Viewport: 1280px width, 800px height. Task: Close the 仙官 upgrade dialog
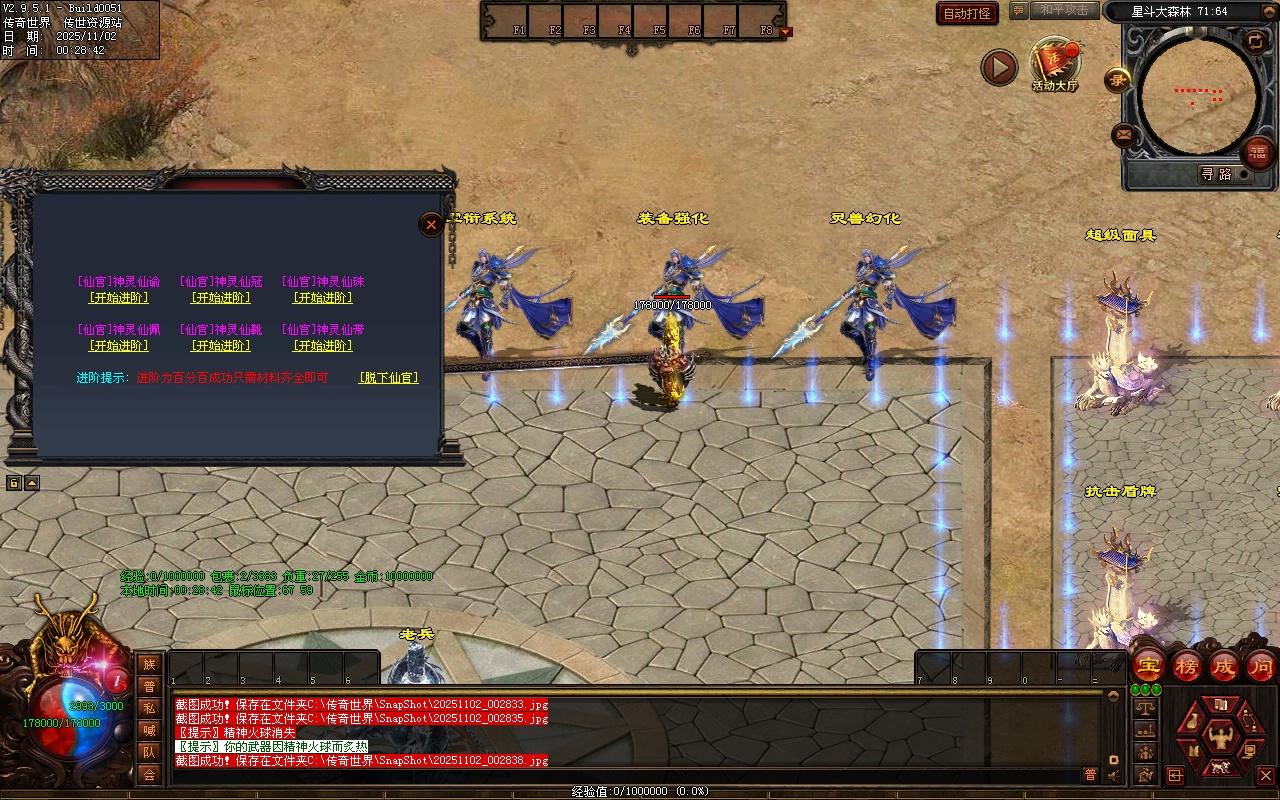click(431, 225)
